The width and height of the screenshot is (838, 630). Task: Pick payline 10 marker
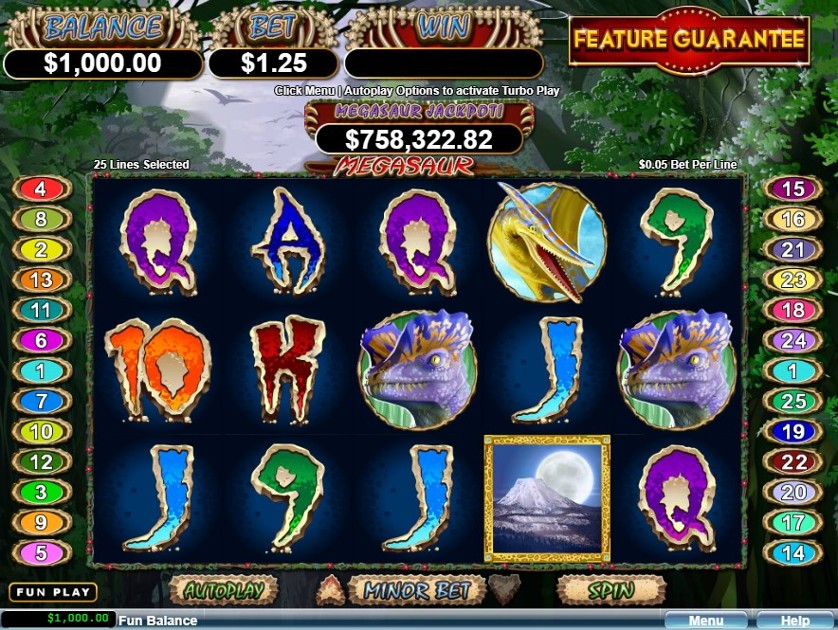(41, 432)
